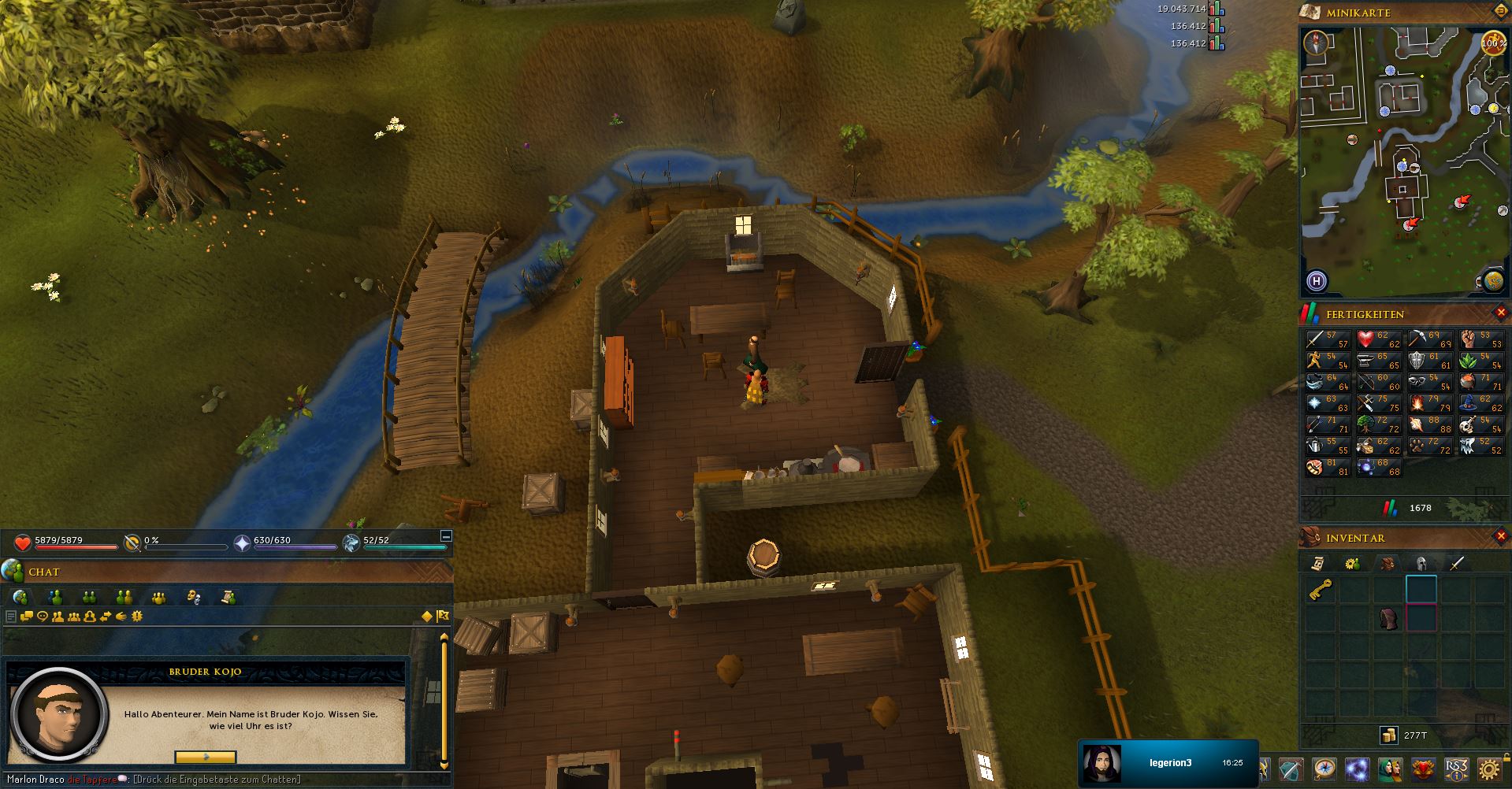Switch to the sword tab in the inventory panel
The width and height of the screenshot is (1512, 789).
(x=1456, y=563)
